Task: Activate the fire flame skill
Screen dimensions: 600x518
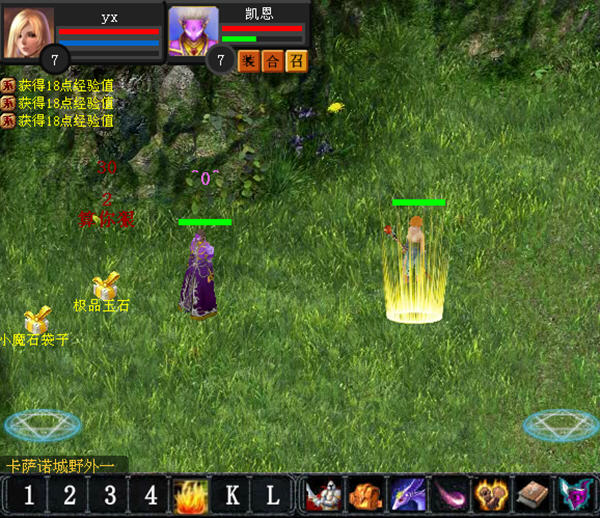Action: tap(190, 495)
